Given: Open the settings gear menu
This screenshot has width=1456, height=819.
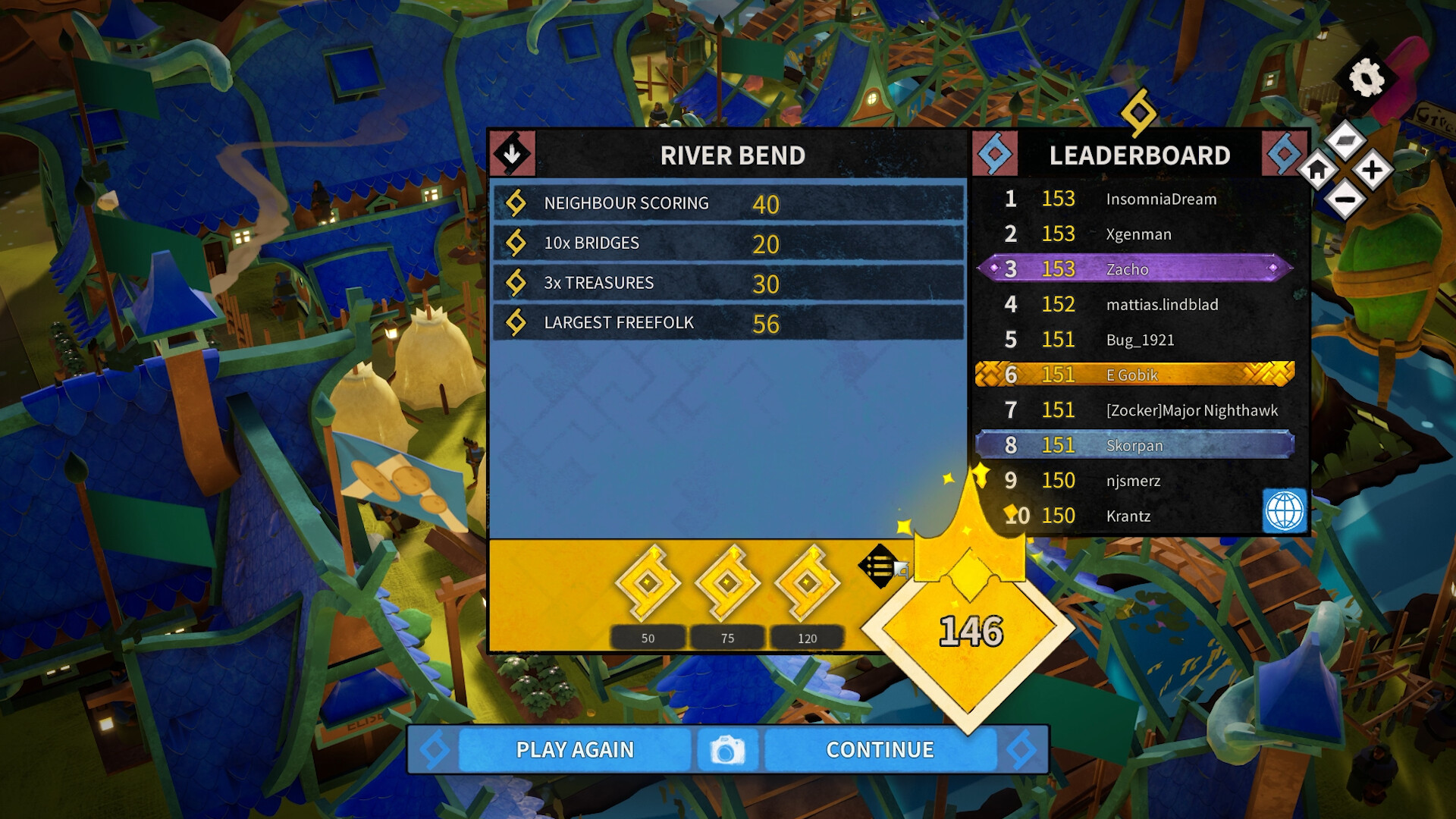Looking at the screenshot, I should [x=1365, y=76].
